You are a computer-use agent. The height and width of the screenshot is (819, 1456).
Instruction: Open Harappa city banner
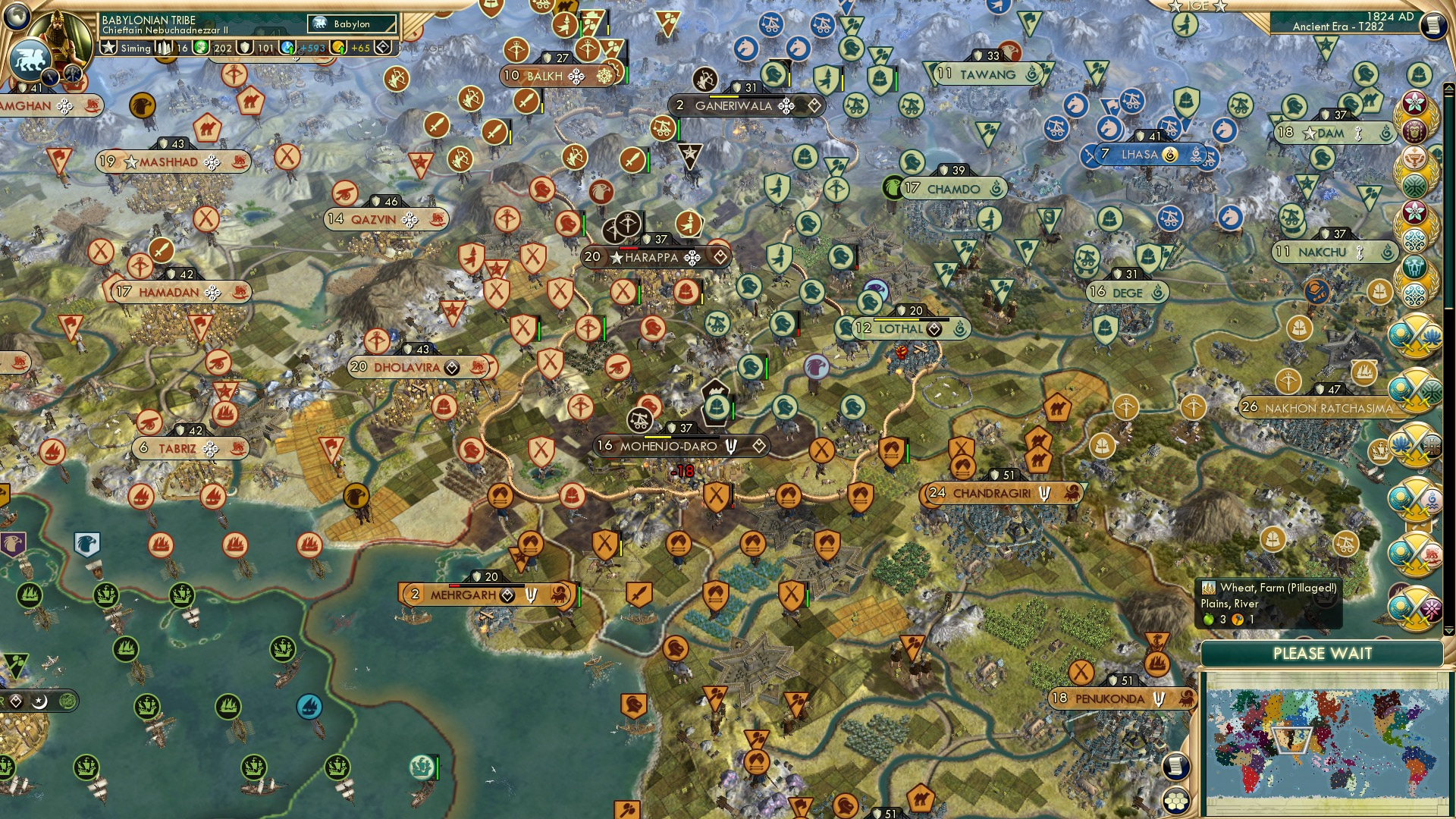(x=651, y=258)
